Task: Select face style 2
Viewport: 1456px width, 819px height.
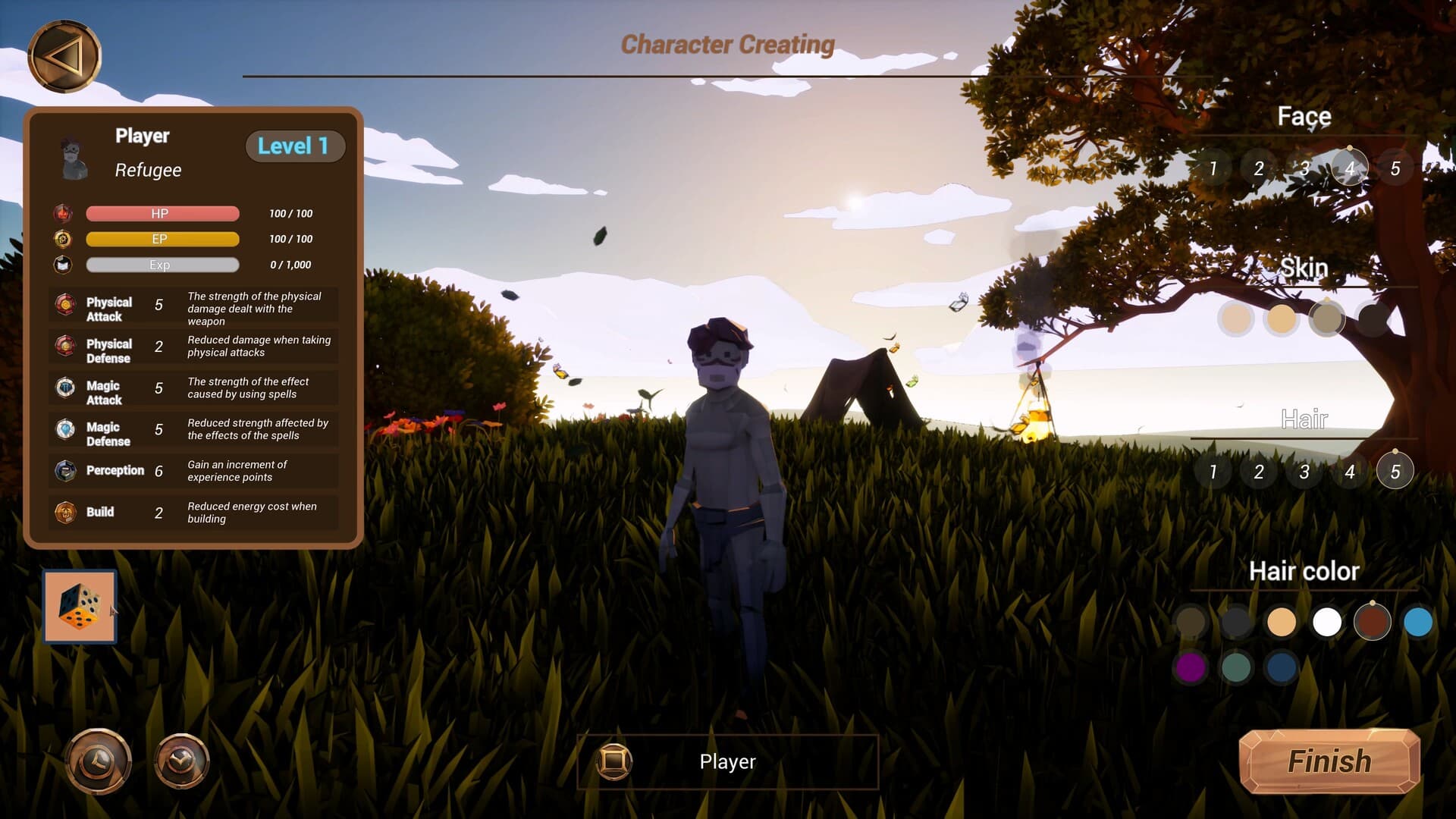Action: 1260,168
